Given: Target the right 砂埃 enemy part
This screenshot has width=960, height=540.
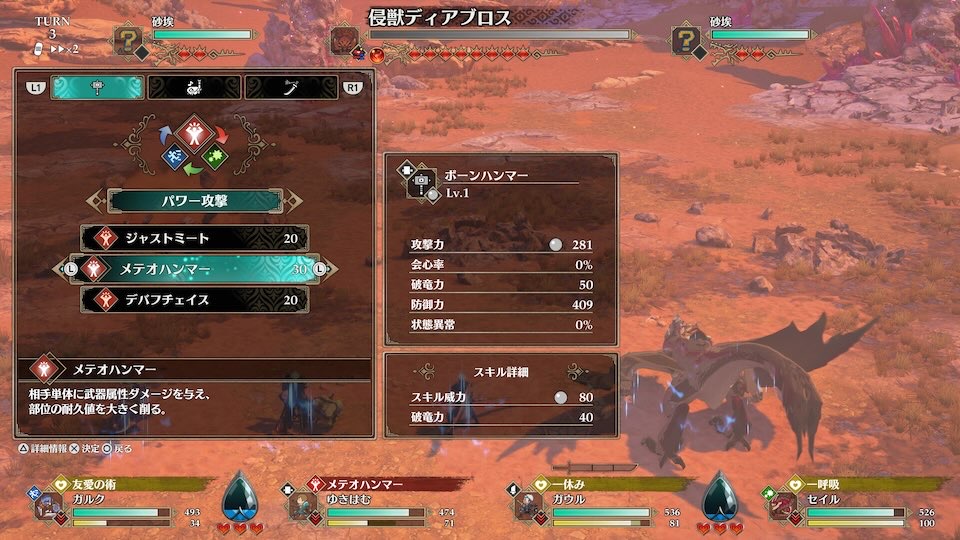Looking at the screenshot, I should point(686,39).
